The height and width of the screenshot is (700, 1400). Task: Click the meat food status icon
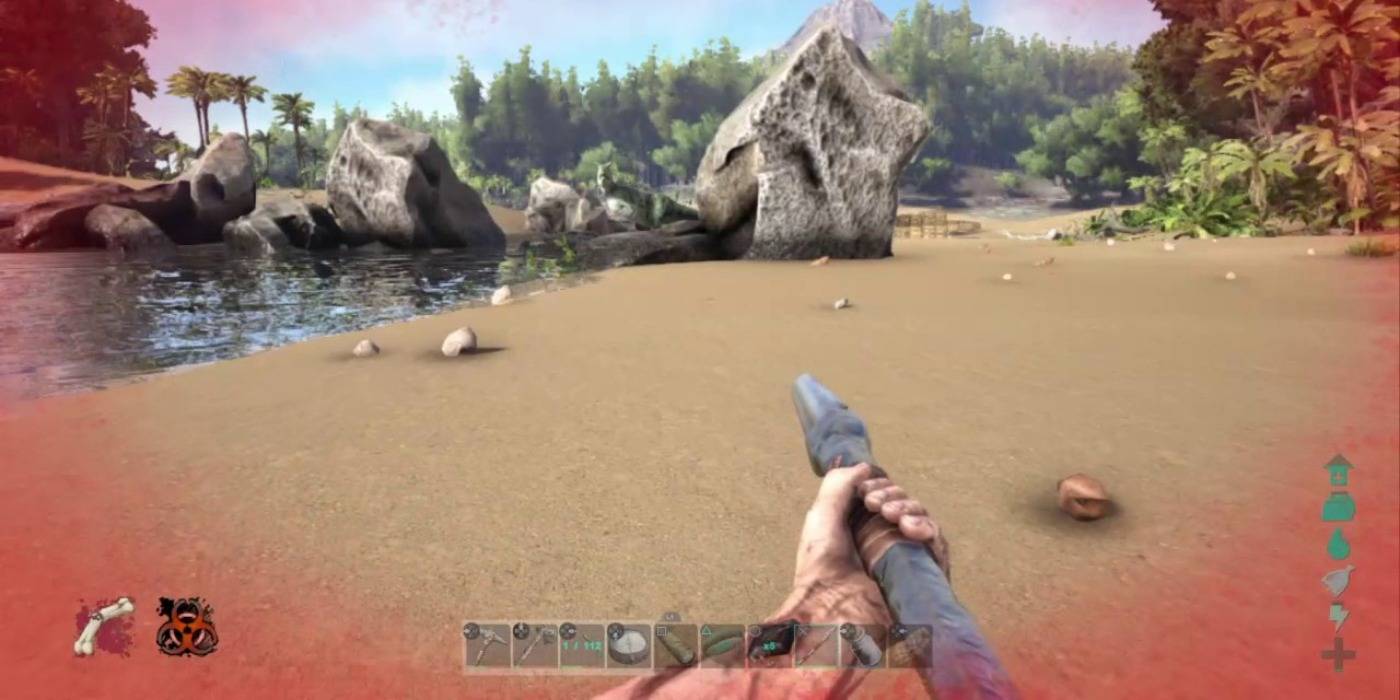tap(1338, 580)
